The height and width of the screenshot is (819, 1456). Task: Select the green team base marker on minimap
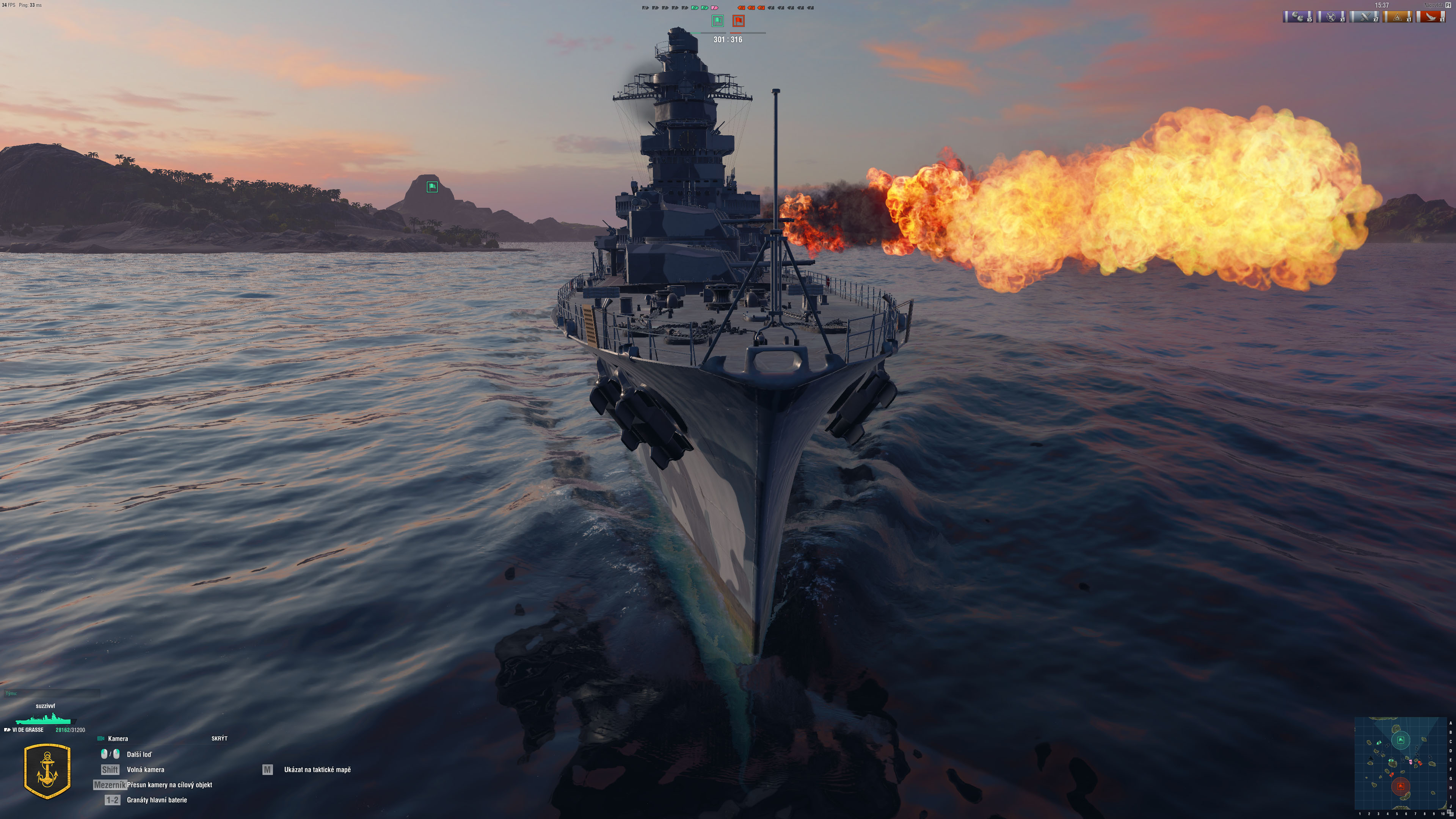pos(1401,740)
